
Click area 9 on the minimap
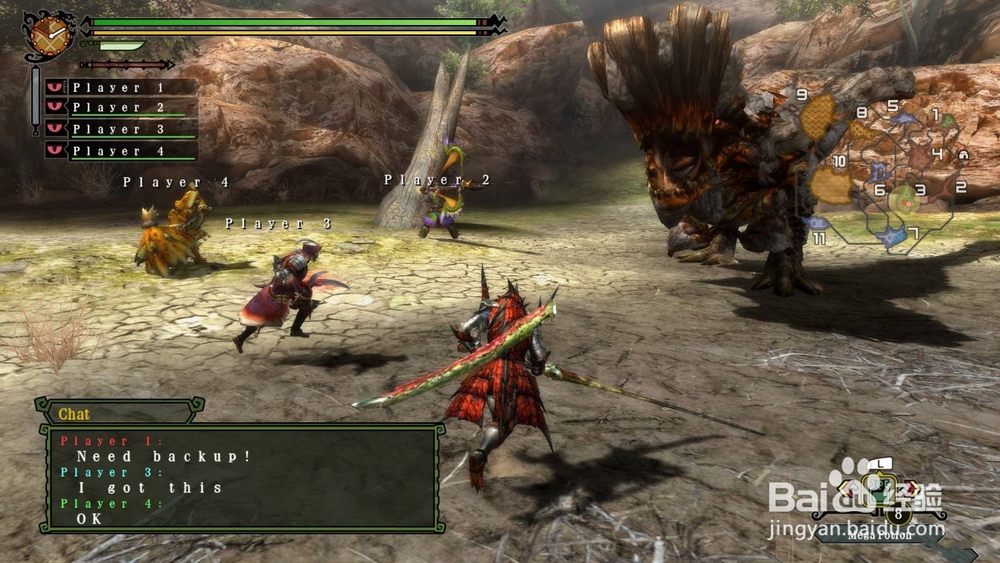click(x=817, y=117)
